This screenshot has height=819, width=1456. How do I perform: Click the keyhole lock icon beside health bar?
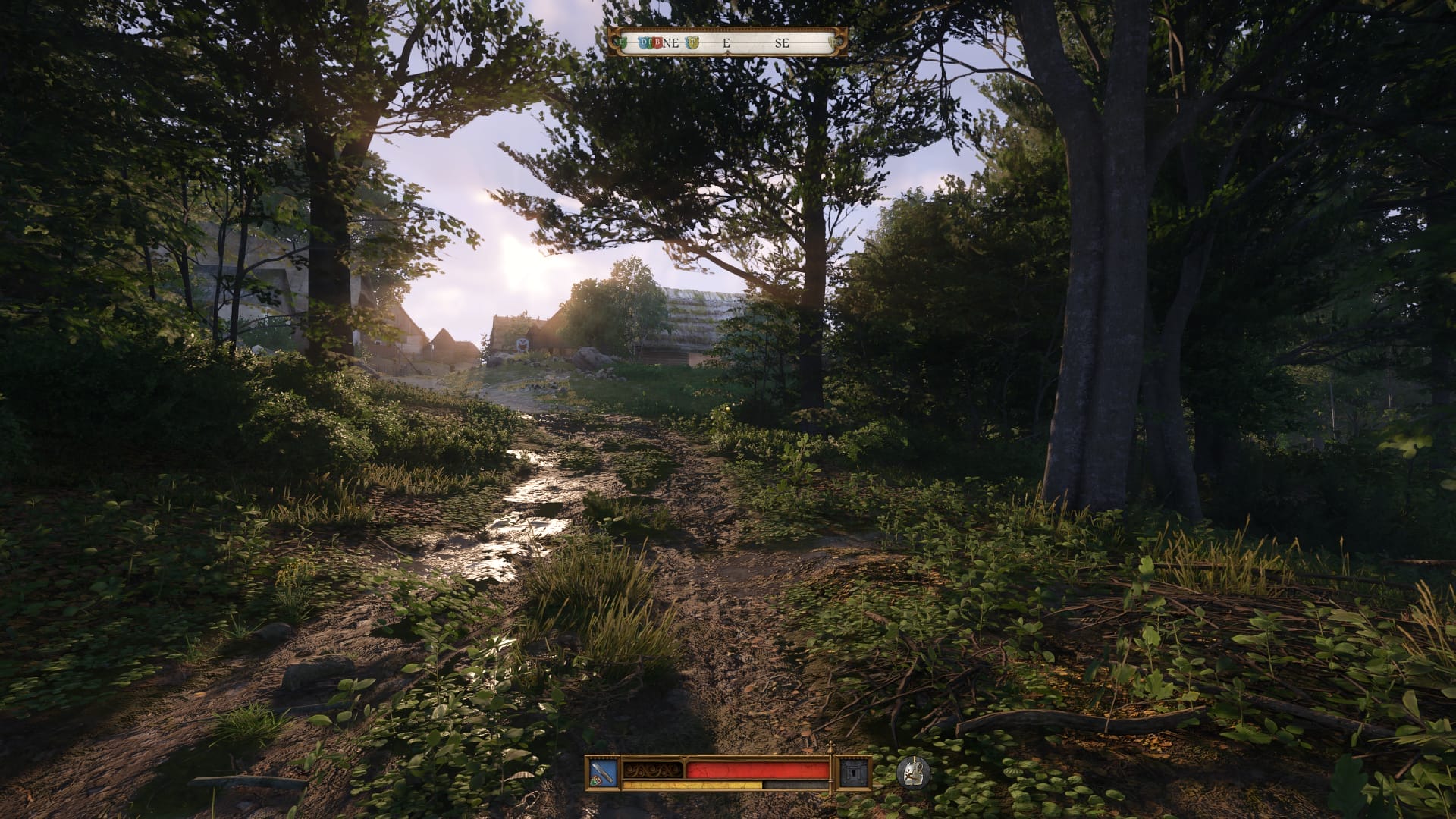pos(852,772)
